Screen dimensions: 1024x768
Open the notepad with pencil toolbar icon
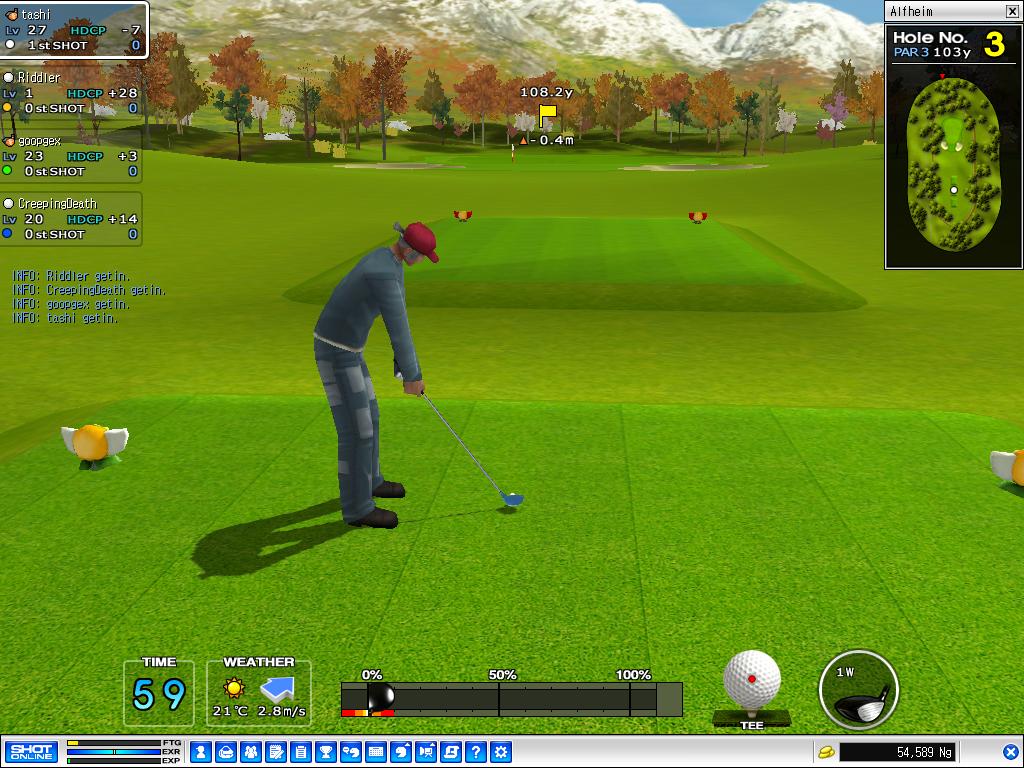pyautogui.click(x=275, y=752)
